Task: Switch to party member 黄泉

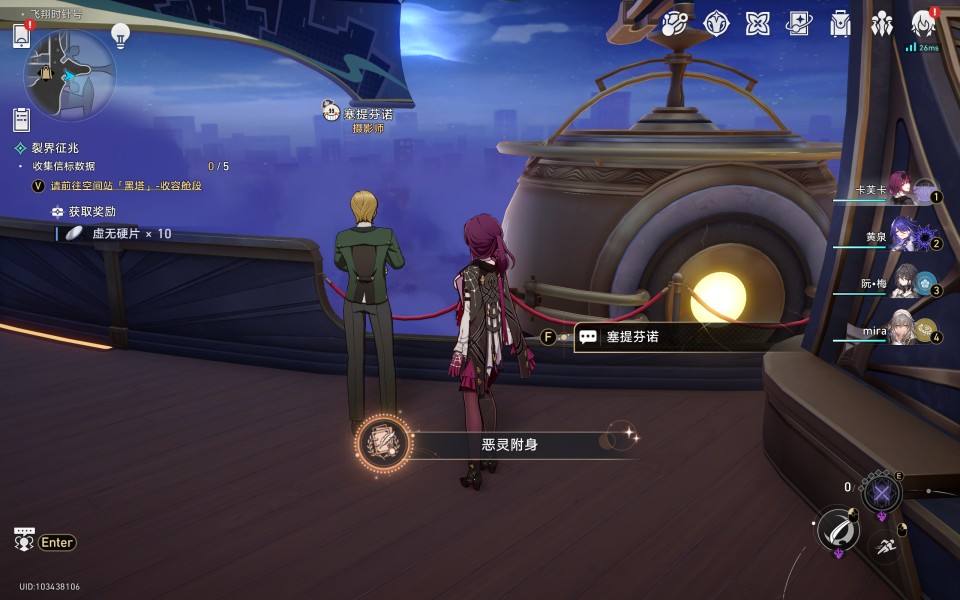Action: click(x=905, y=236)
